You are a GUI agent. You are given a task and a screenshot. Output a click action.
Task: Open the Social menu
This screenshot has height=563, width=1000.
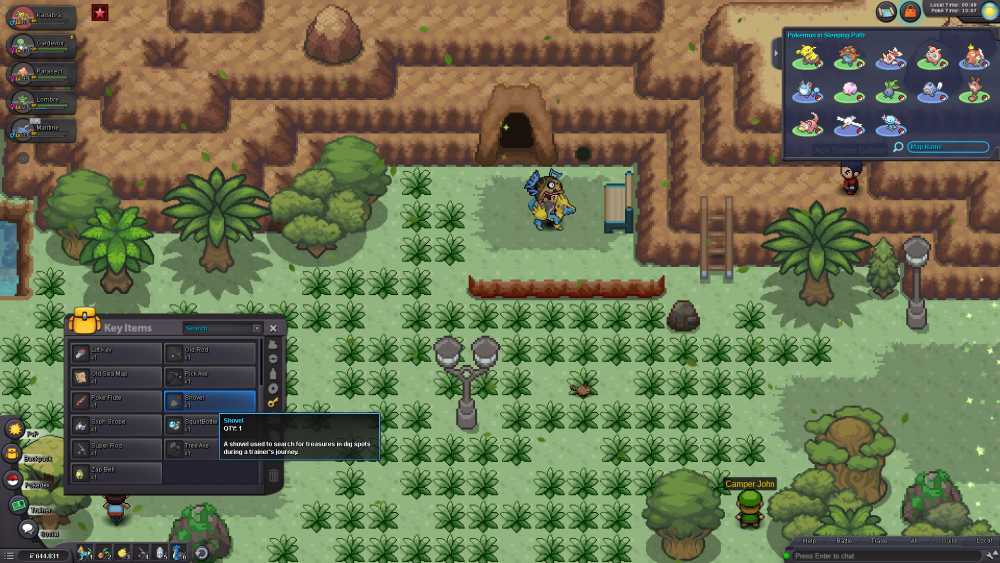(x=28, y=529)
